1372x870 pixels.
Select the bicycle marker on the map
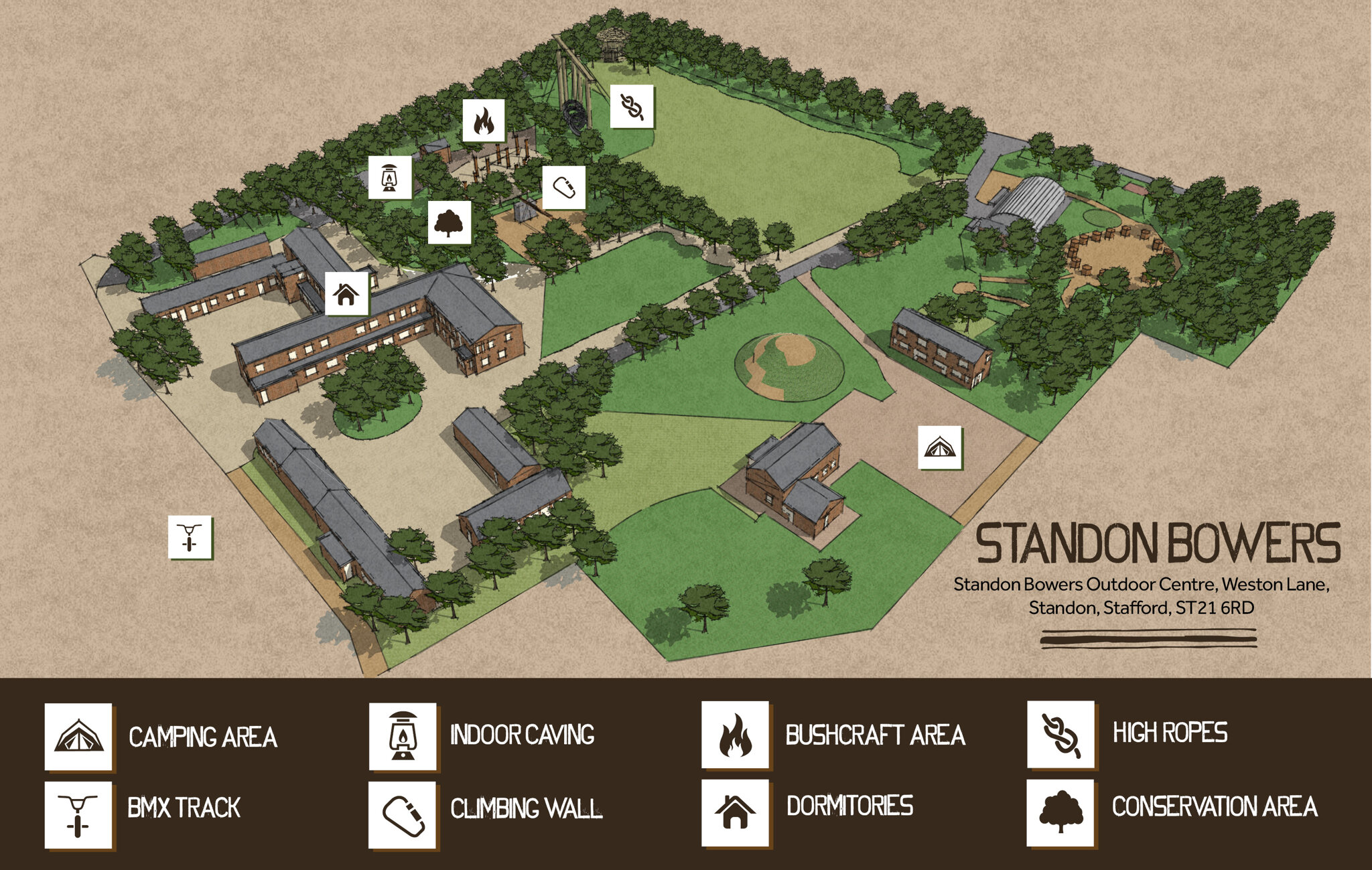coord(190,537)
